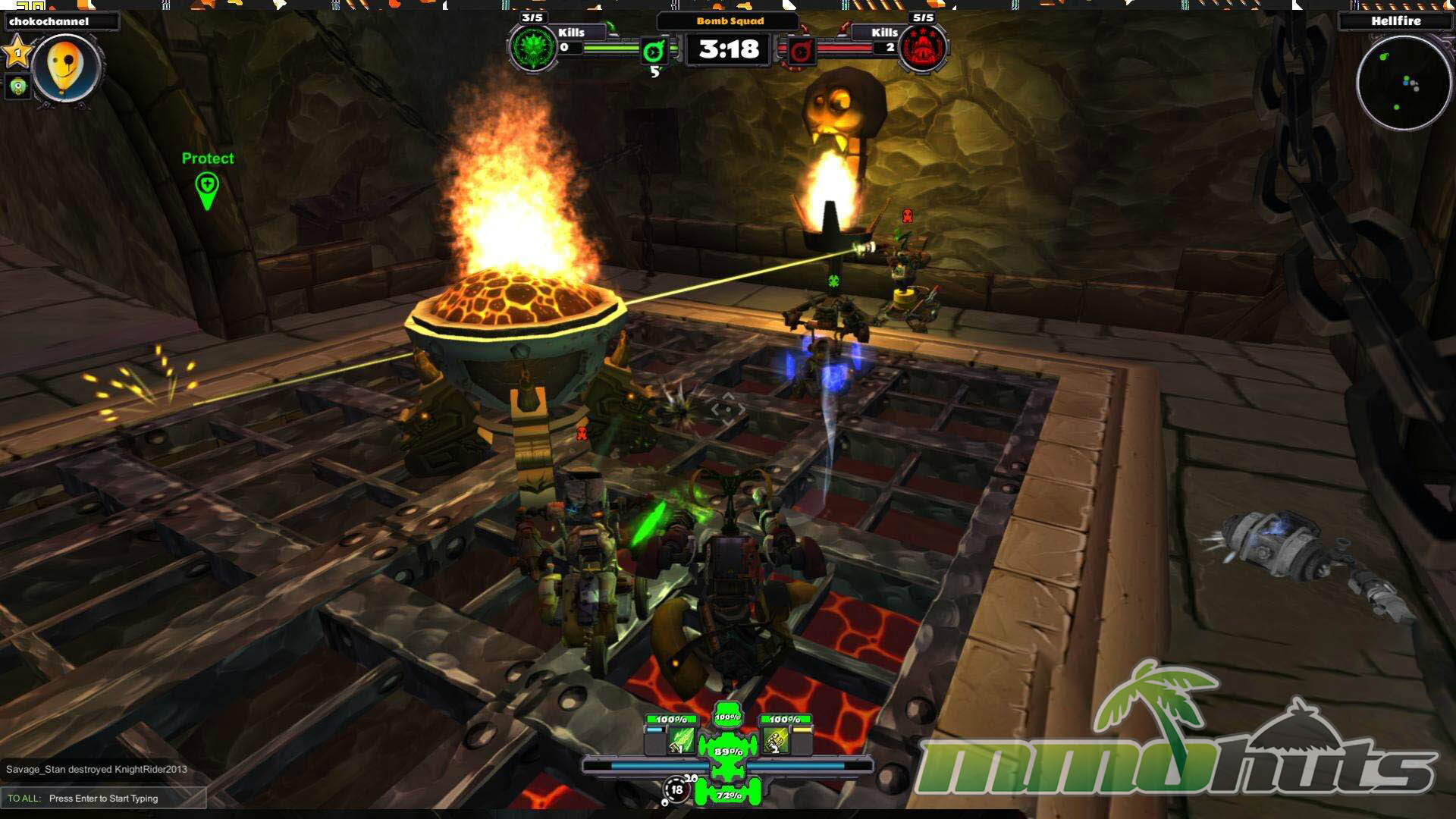This screenshot has width=1456, height=819.
Task: Click the Bomb Squad game mode label
Action: pos(729,21)
